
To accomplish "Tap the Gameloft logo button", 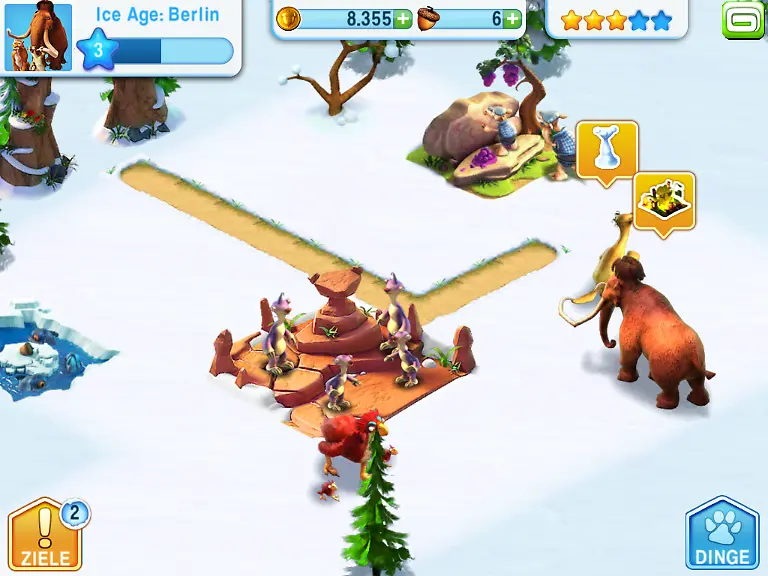I will (x=742, y=19).
